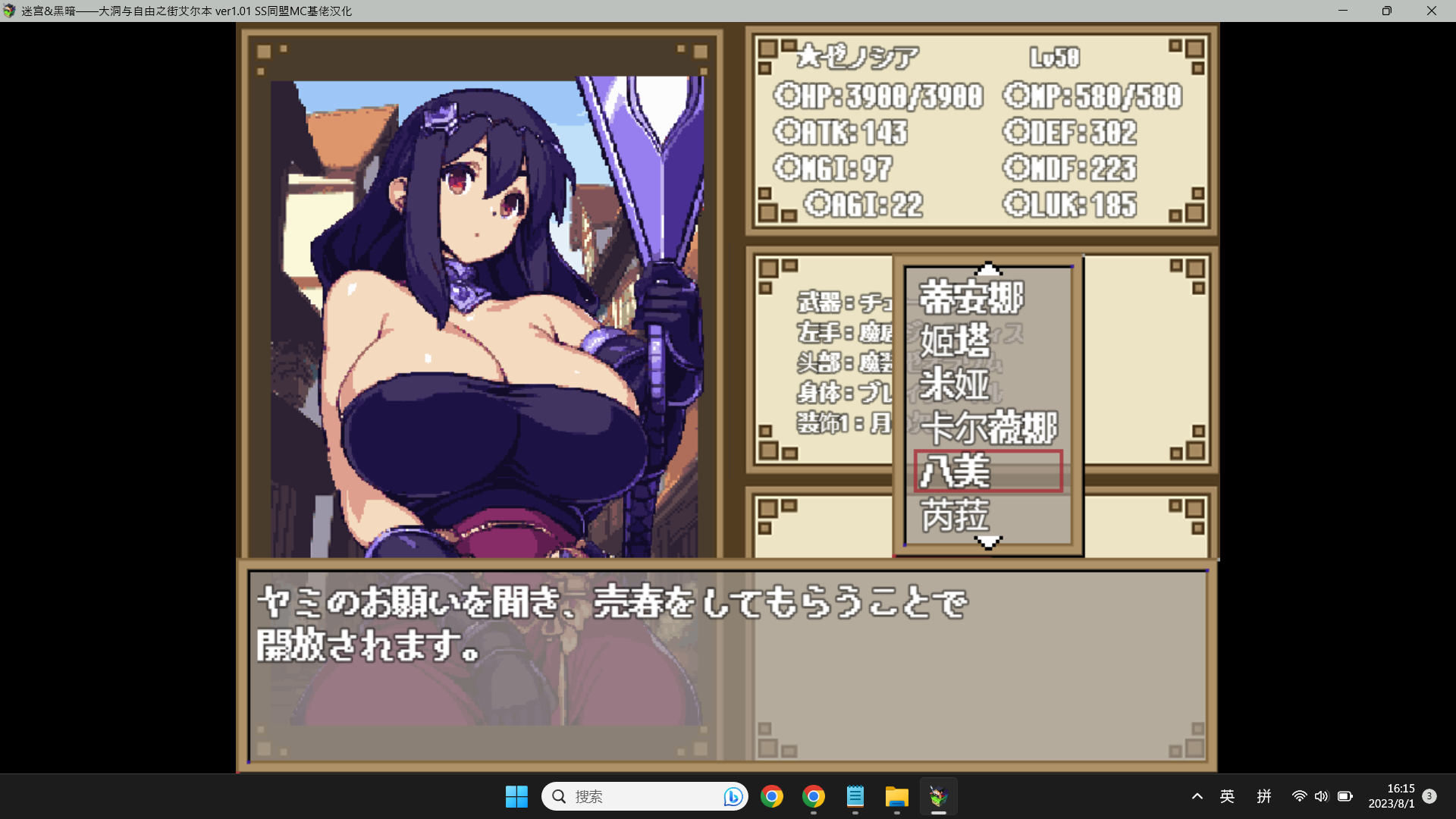1456x819 pixels.
Task: Minimize the game window
Action: coord(1343,11)
